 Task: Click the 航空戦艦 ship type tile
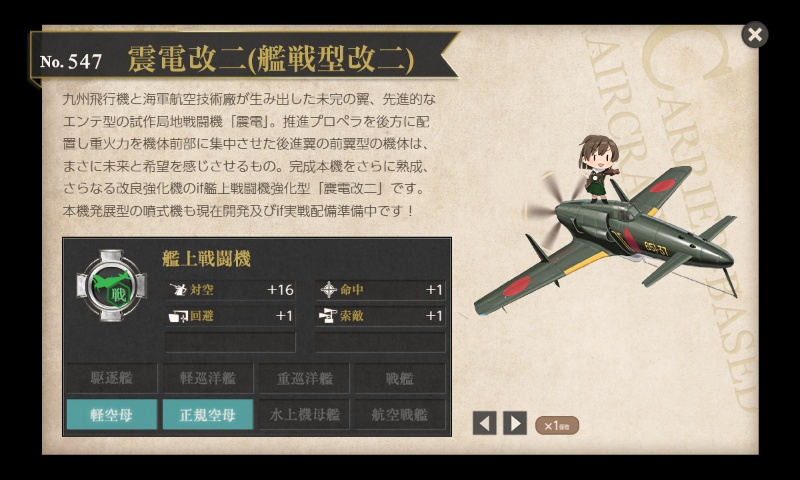[399, 414]
